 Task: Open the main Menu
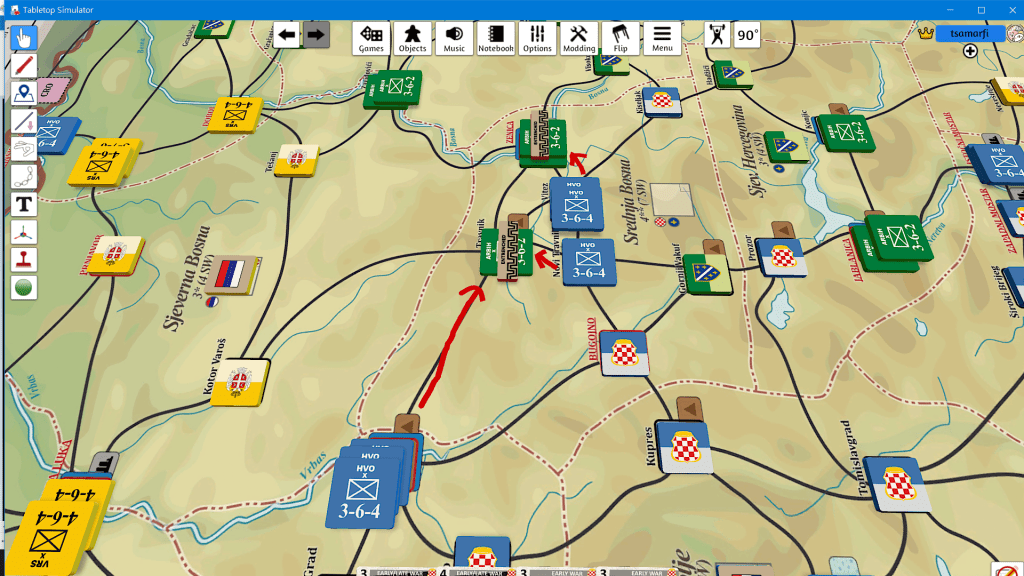click(x=662, y=38)
